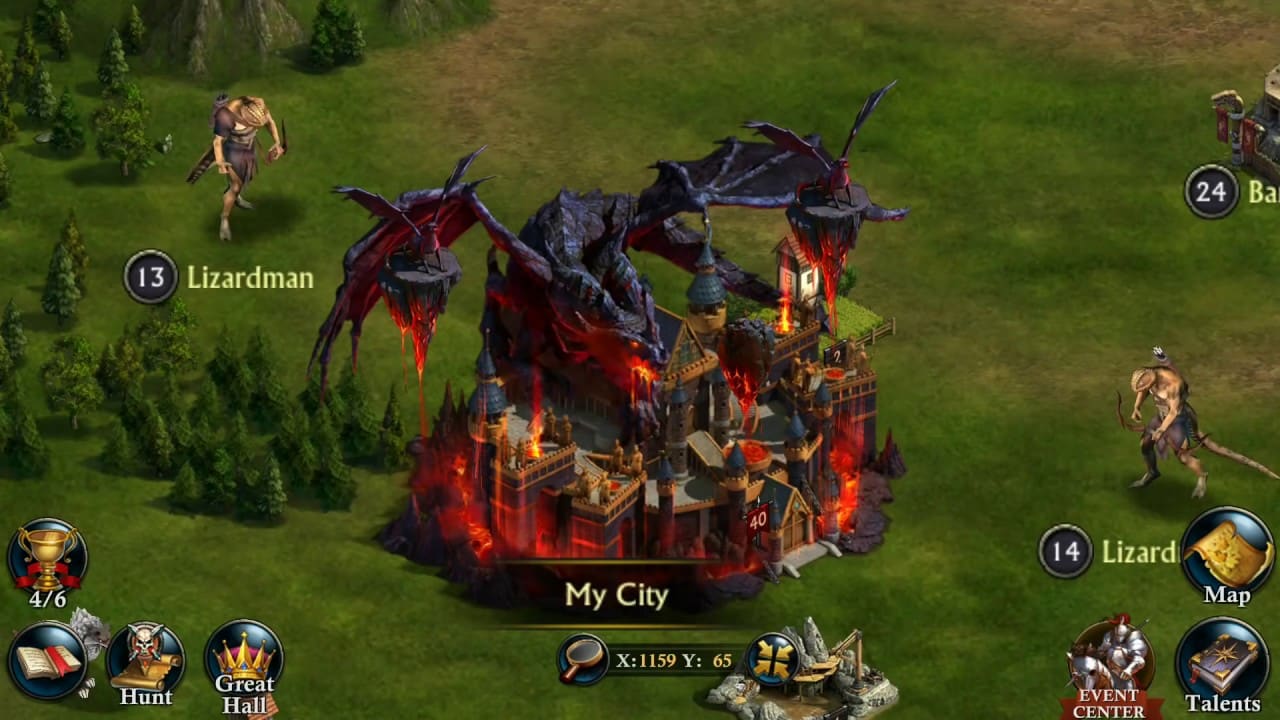Open the Map scroll button
This screenshot has width=1280, height=720.
(1227, 555)
